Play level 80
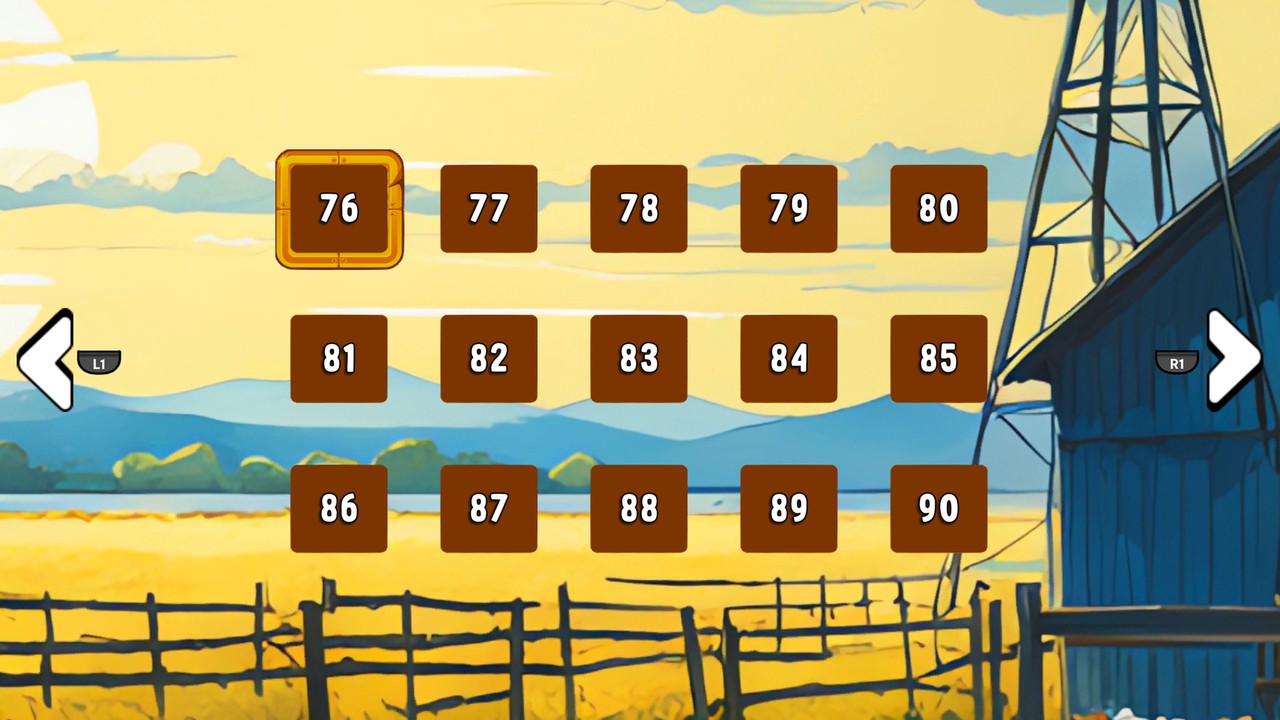 tap(939, 209)
